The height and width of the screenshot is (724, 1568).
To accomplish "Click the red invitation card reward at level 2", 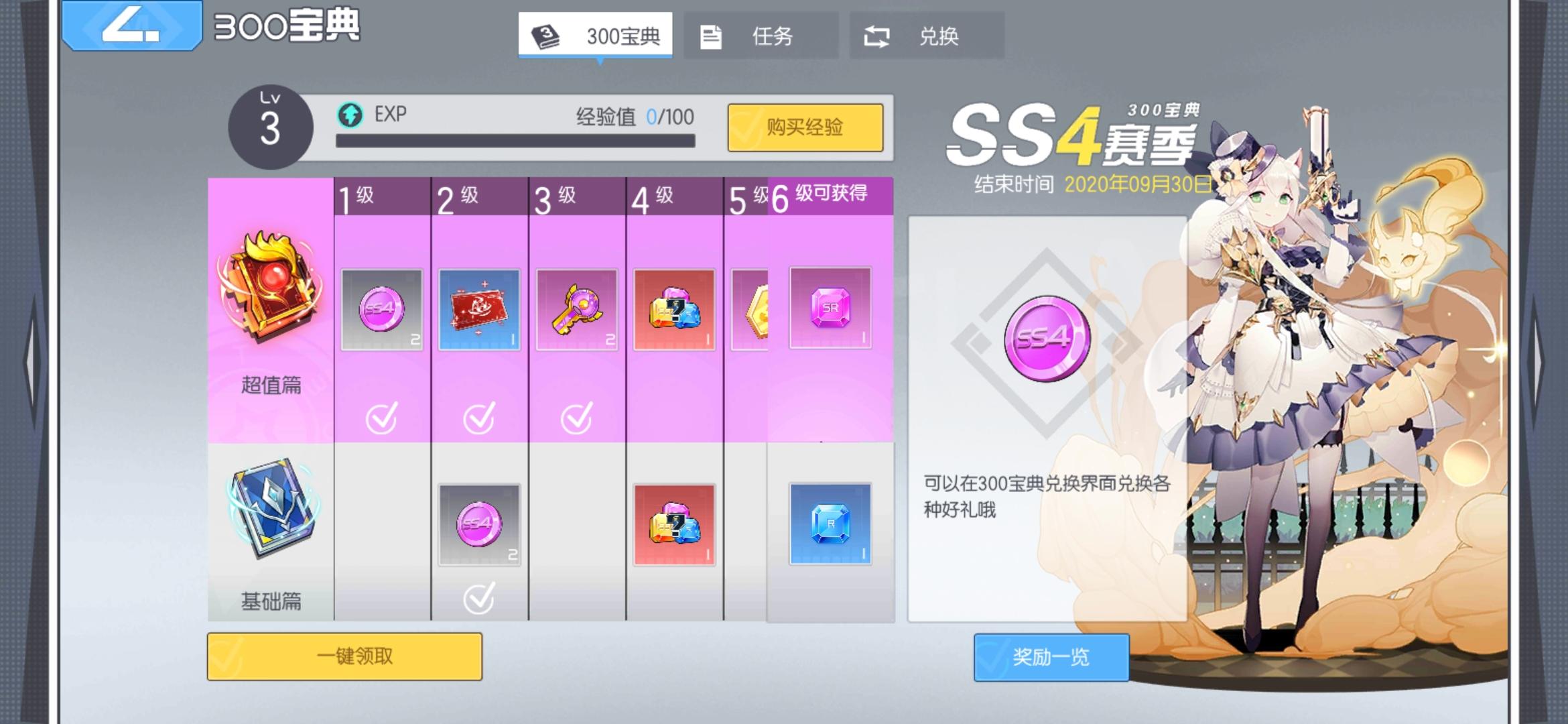I will click(478, 308).
